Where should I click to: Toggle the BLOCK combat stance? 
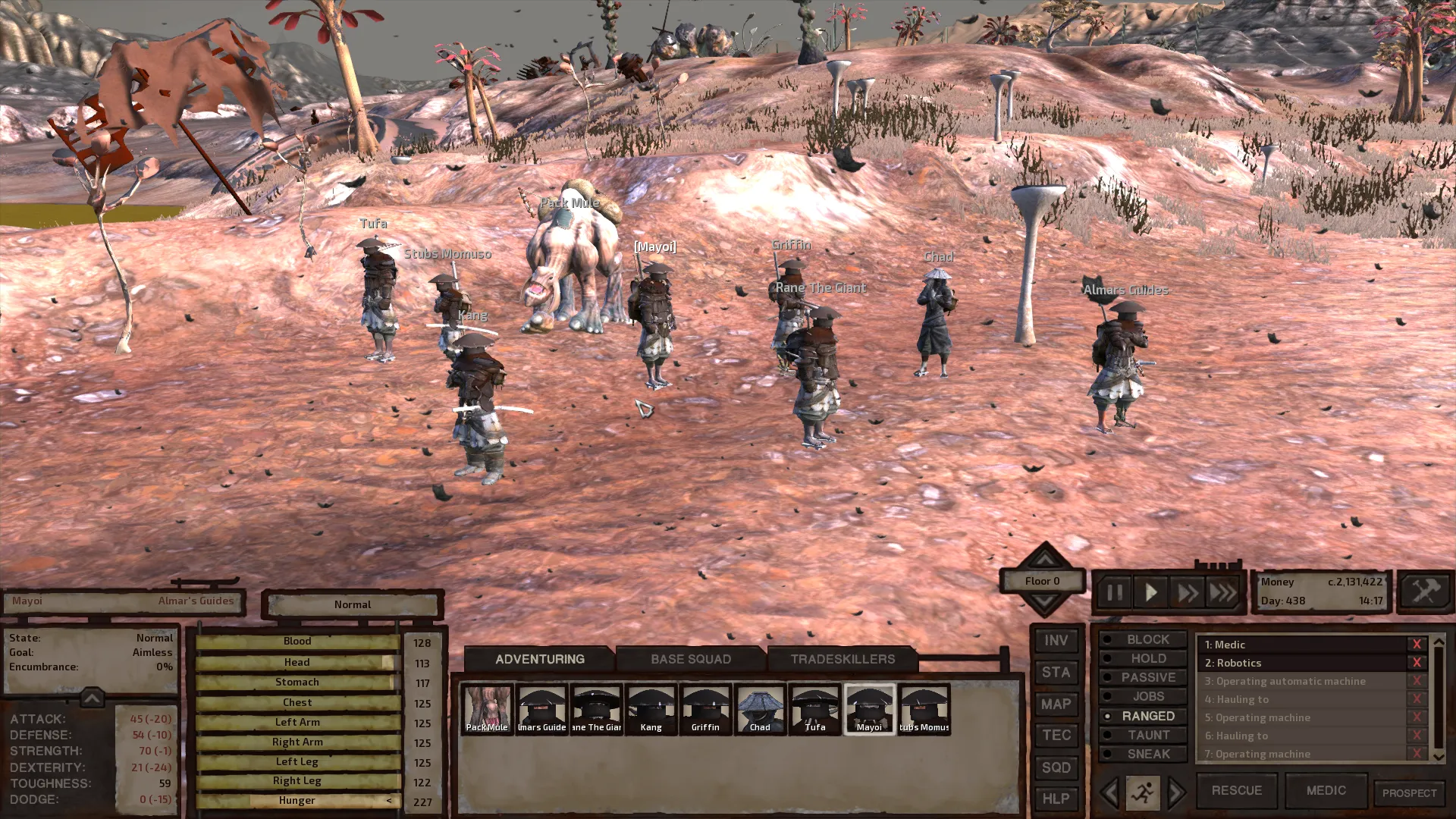coord(1143,639)
